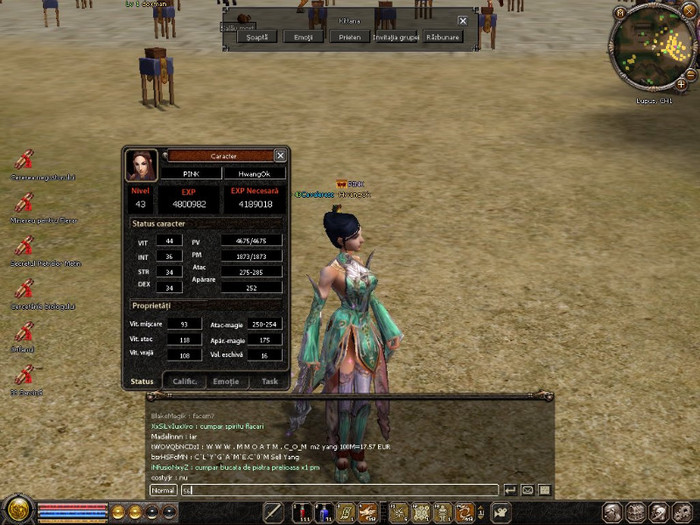This screenshot has height=525, width=700.
Task: Switch to the Calific. tab
Action: point(184,381)
